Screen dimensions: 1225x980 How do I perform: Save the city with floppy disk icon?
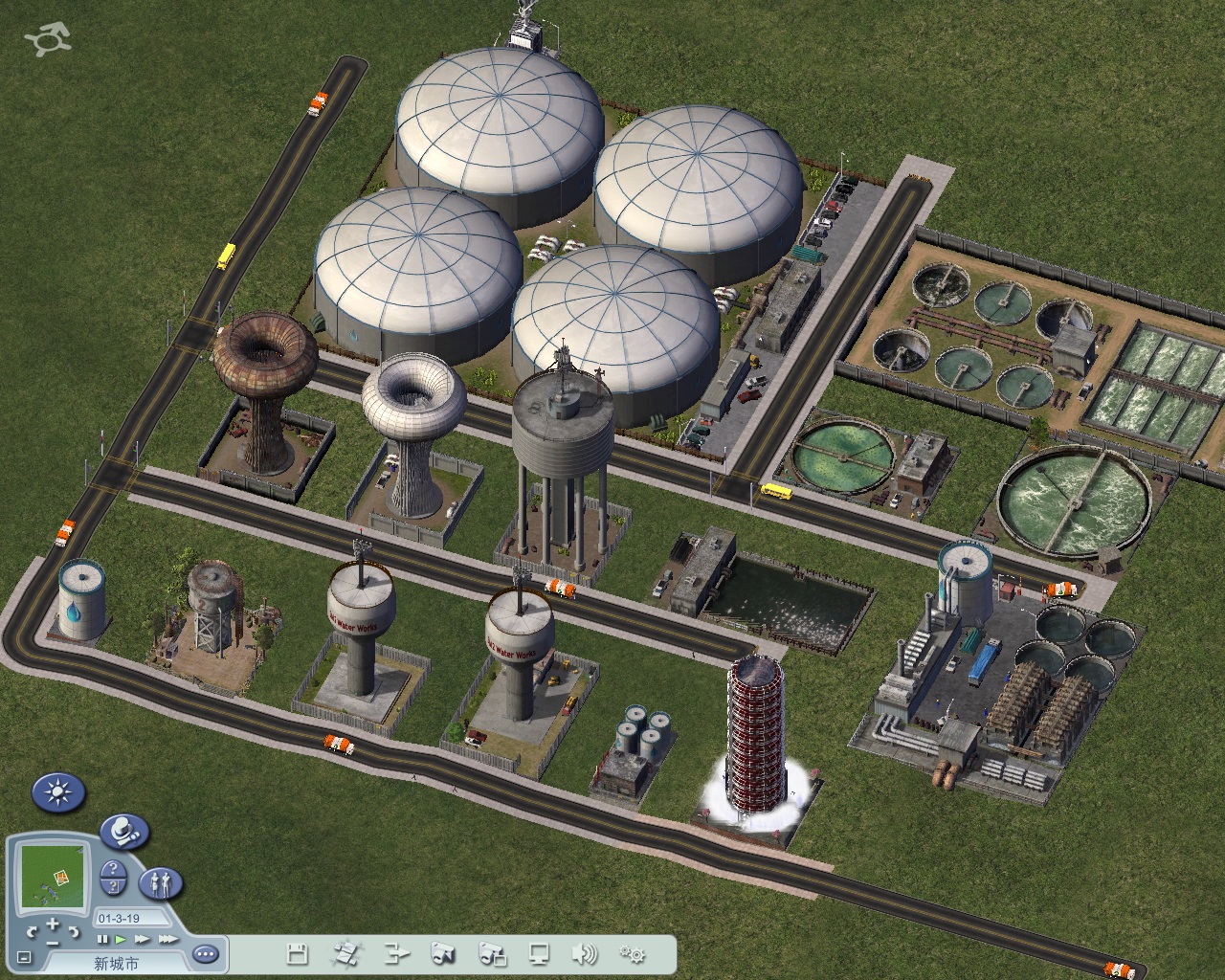click(298, 953)
